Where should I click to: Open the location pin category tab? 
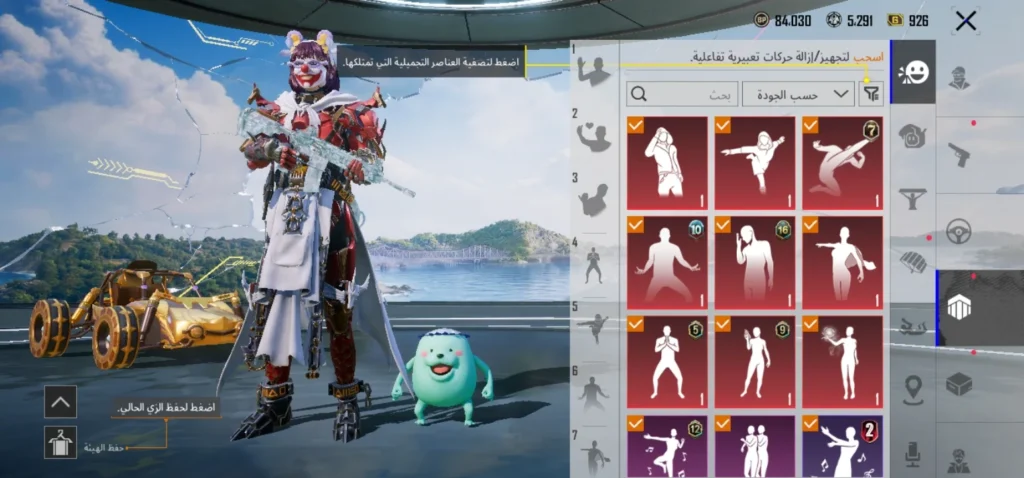(x=913, y=389)
